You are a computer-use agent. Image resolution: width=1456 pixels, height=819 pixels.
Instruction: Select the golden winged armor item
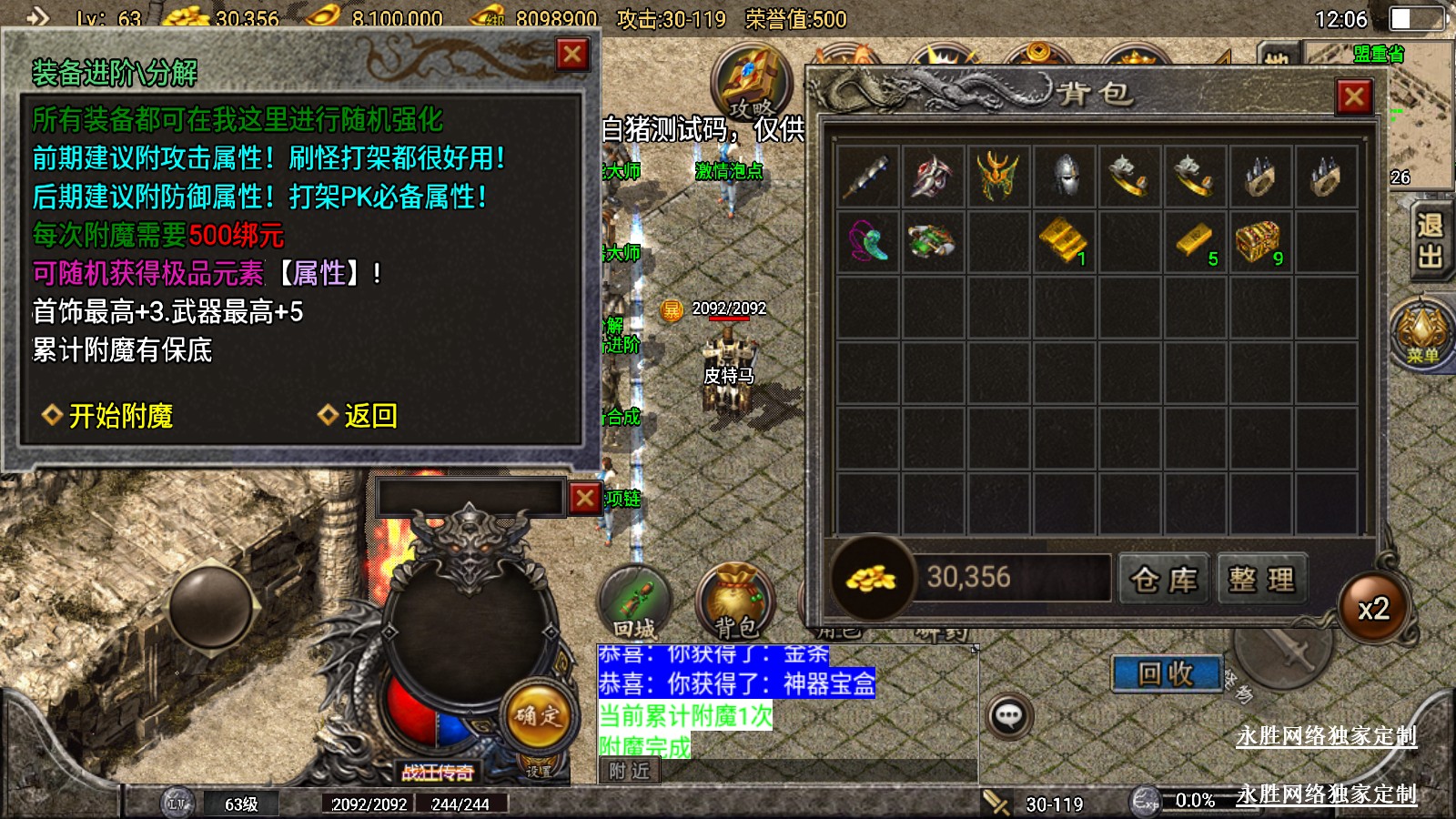(x=998, y=176)
